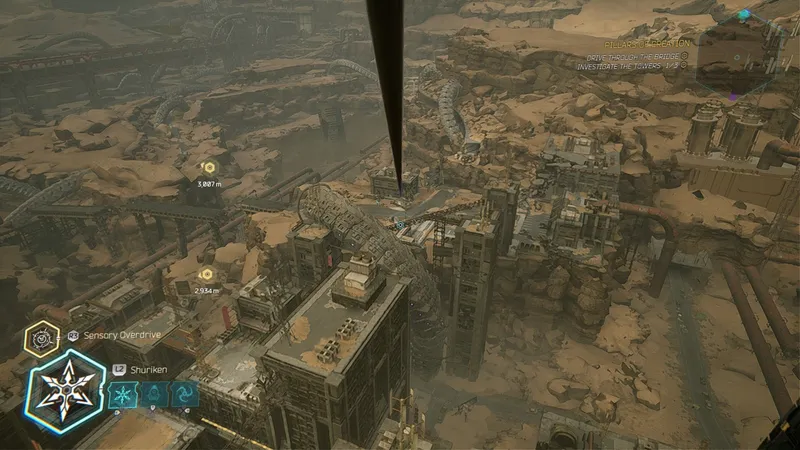
Task: Click the waypoint marker showing 2,934 m
Action: coord(207,274)
